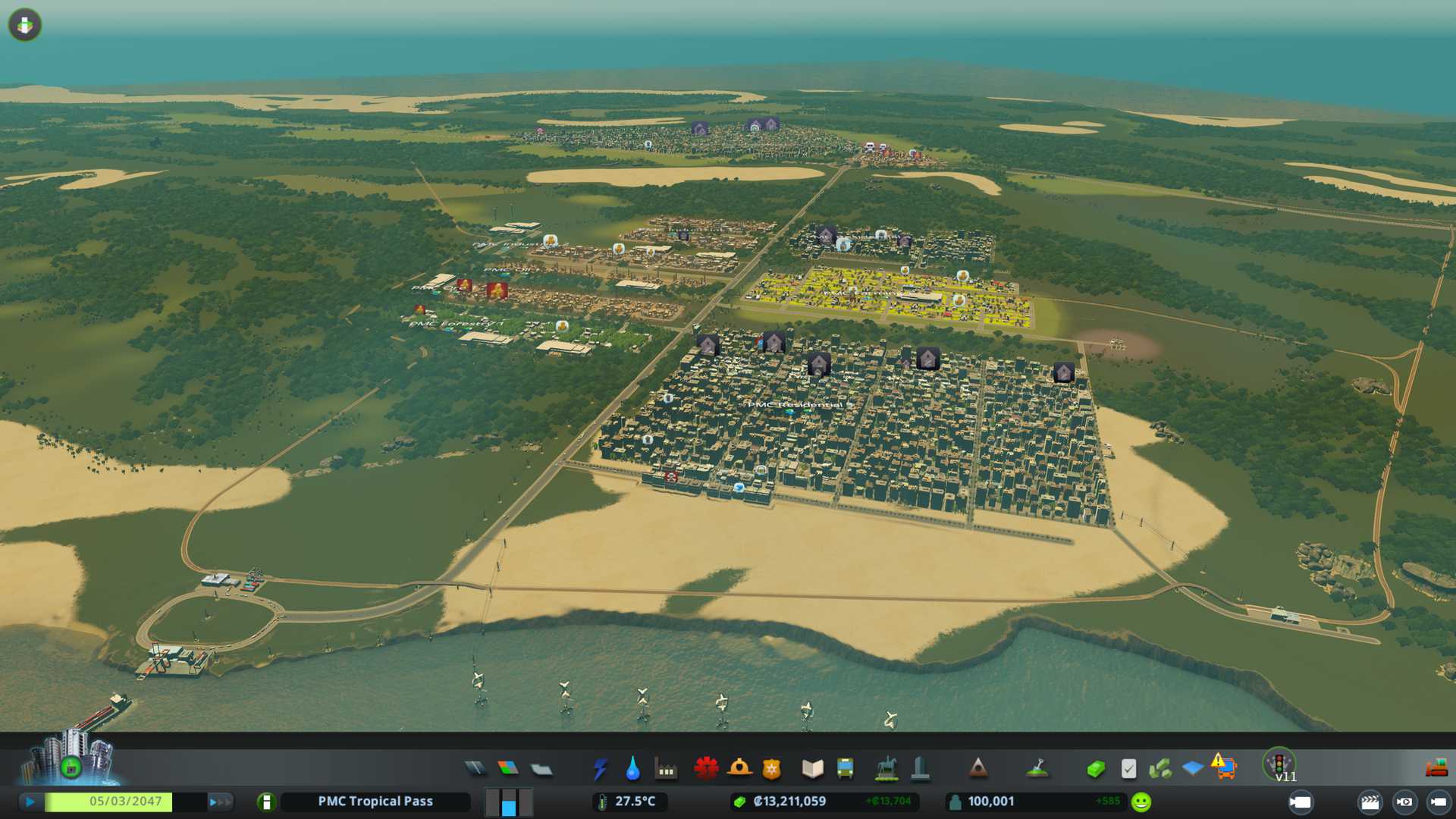1456x819 pixels.
Task: Open the Police badge menu
Action: pos(771,769)
